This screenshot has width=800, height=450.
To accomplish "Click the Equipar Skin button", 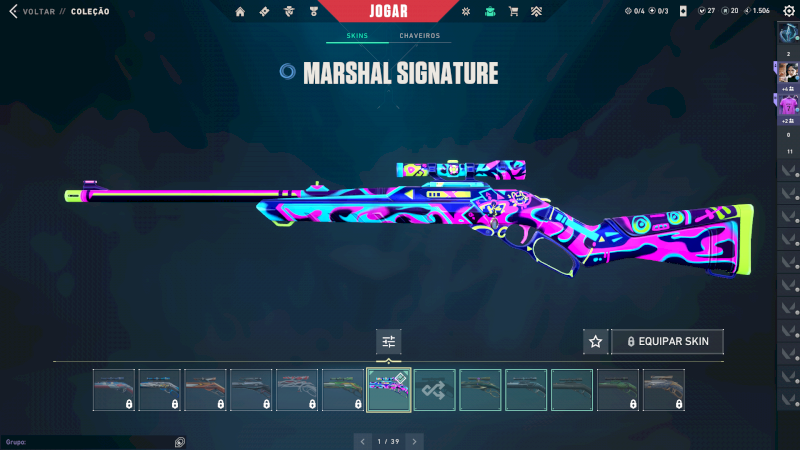I will pyautogui.click(x=667, y=342).
